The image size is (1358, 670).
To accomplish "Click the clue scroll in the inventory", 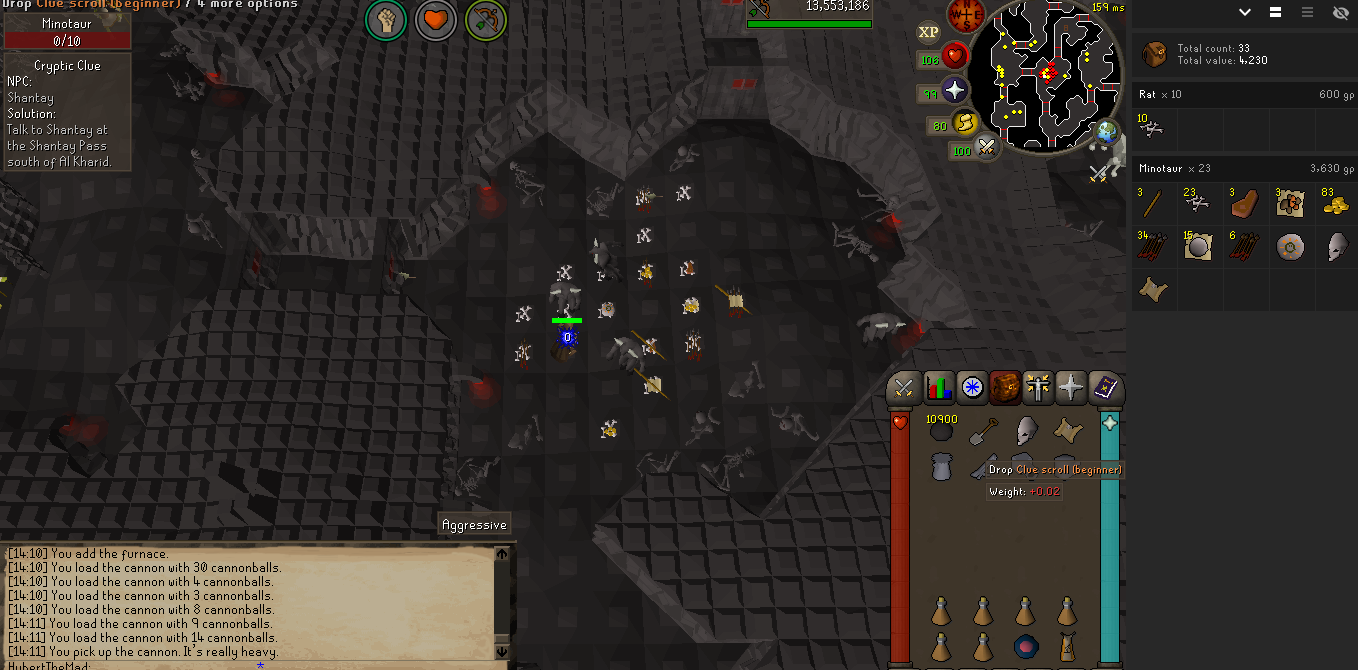I will [x=1068, y=432].
